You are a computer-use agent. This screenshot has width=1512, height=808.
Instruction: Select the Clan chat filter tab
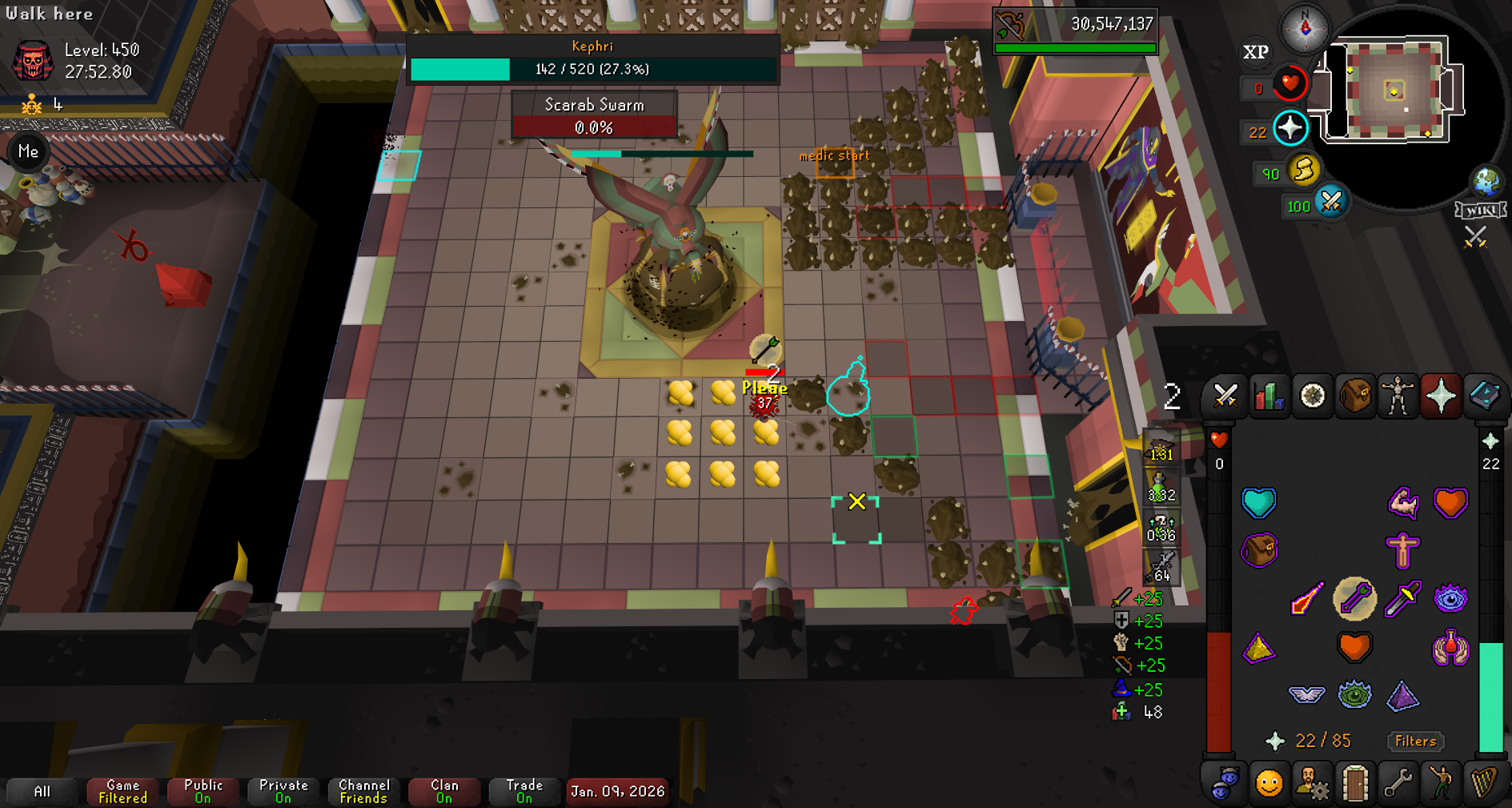click(x=444, y=791)
